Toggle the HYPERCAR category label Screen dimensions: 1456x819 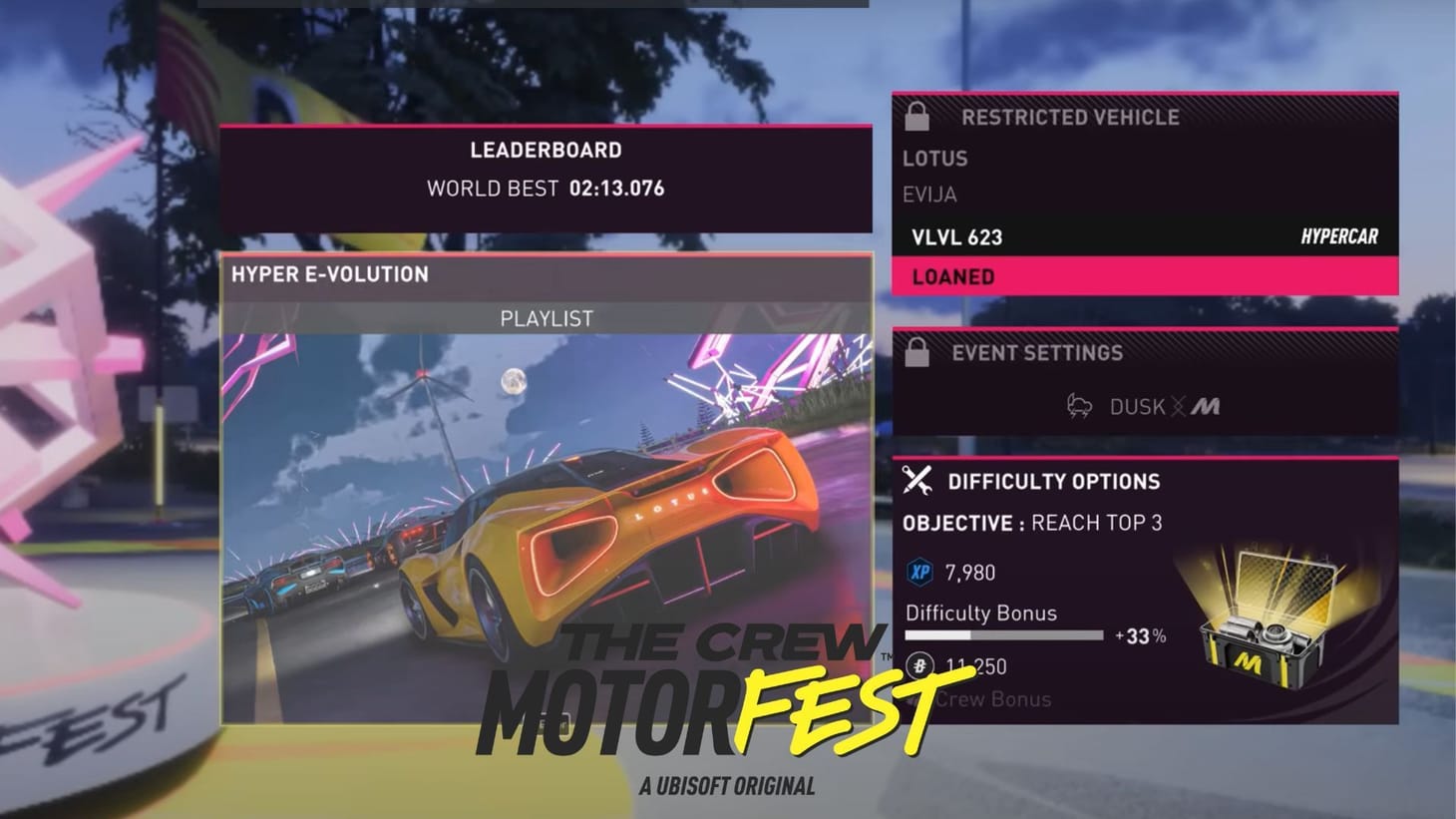pos(1338,237)
